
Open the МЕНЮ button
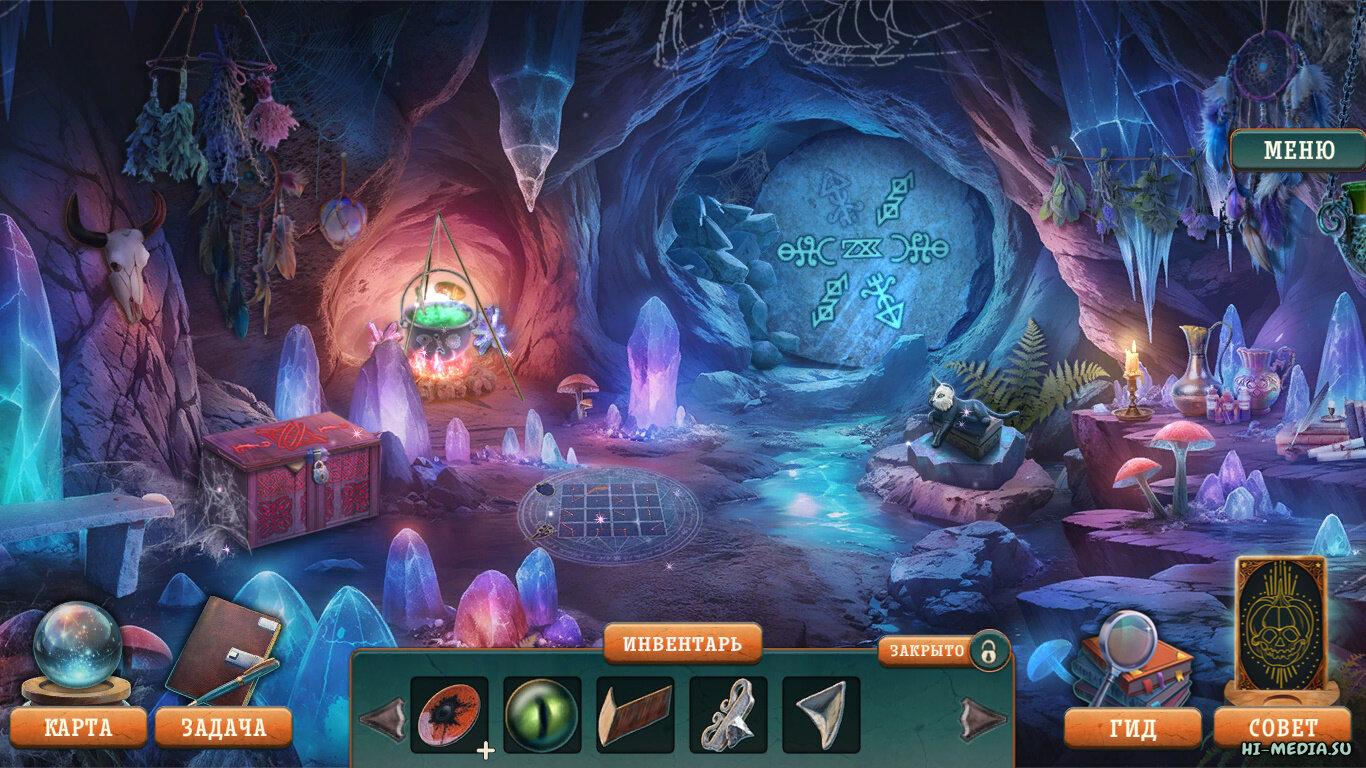pos(1298,151)
